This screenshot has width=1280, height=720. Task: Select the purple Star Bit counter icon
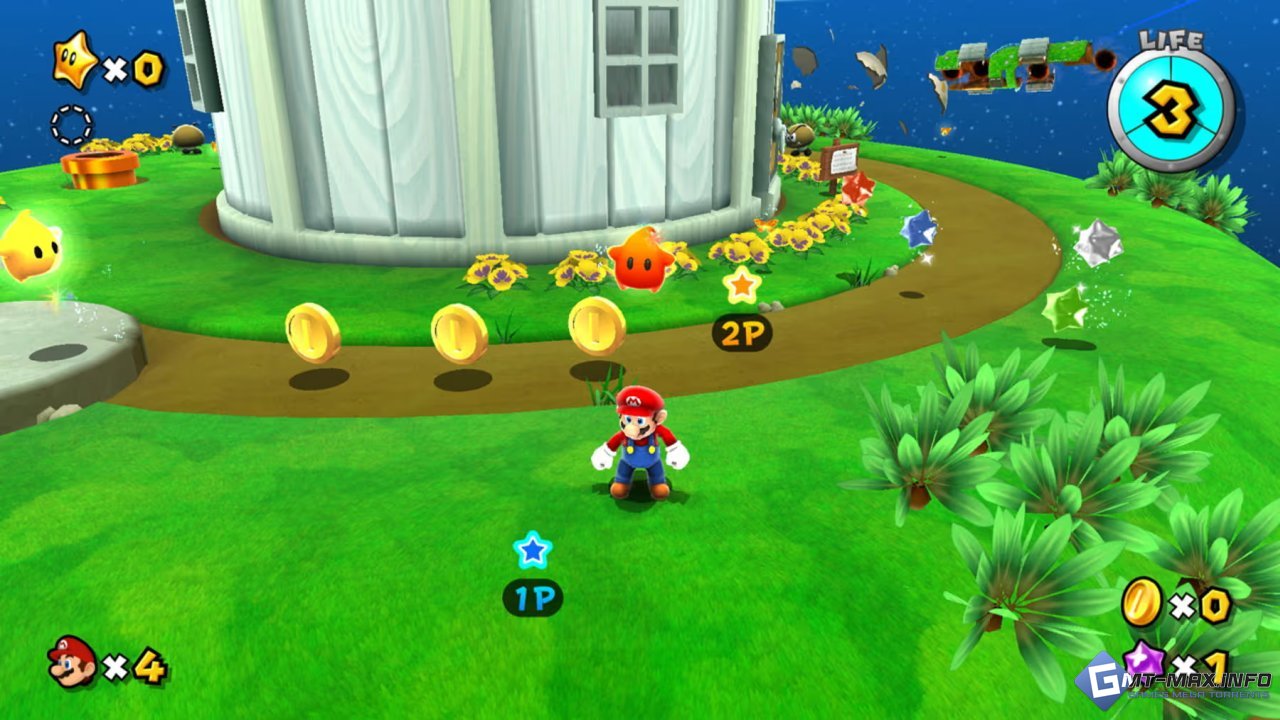click(1142, 660)
